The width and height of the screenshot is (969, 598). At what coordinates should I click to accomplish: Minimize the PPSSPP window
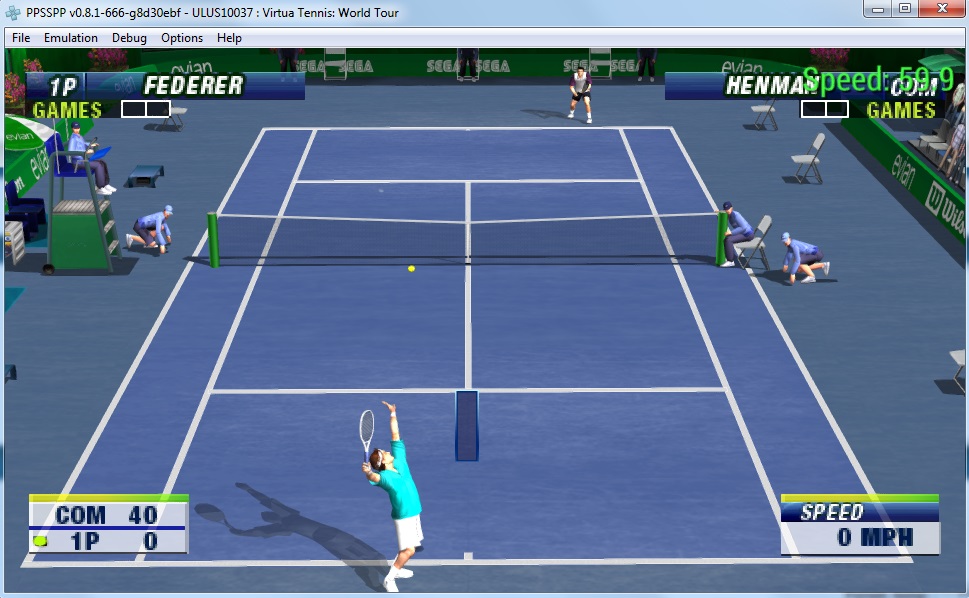click(x=878, y=9)
